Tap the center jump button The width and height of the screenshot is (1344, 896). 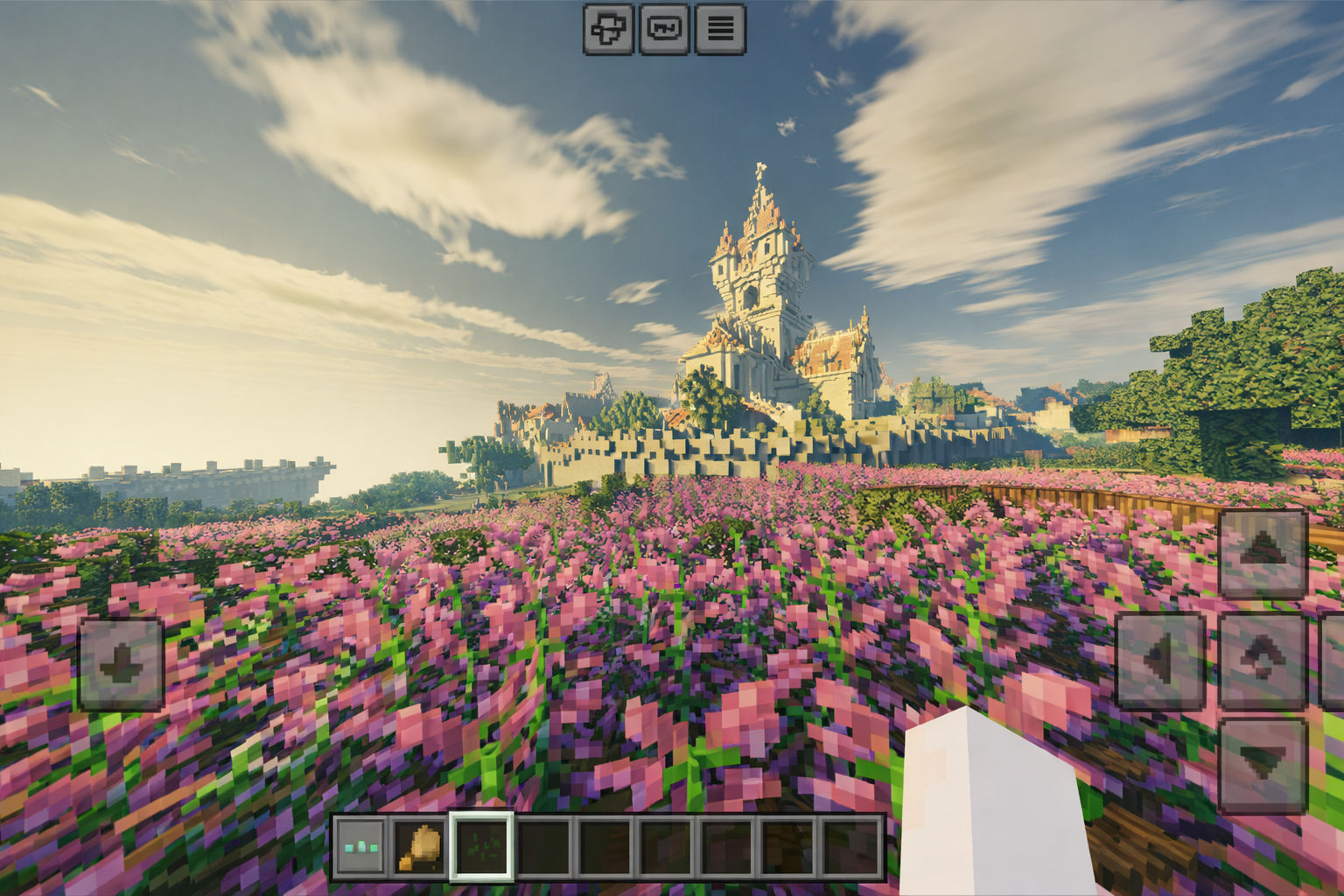click(1263, 661)
